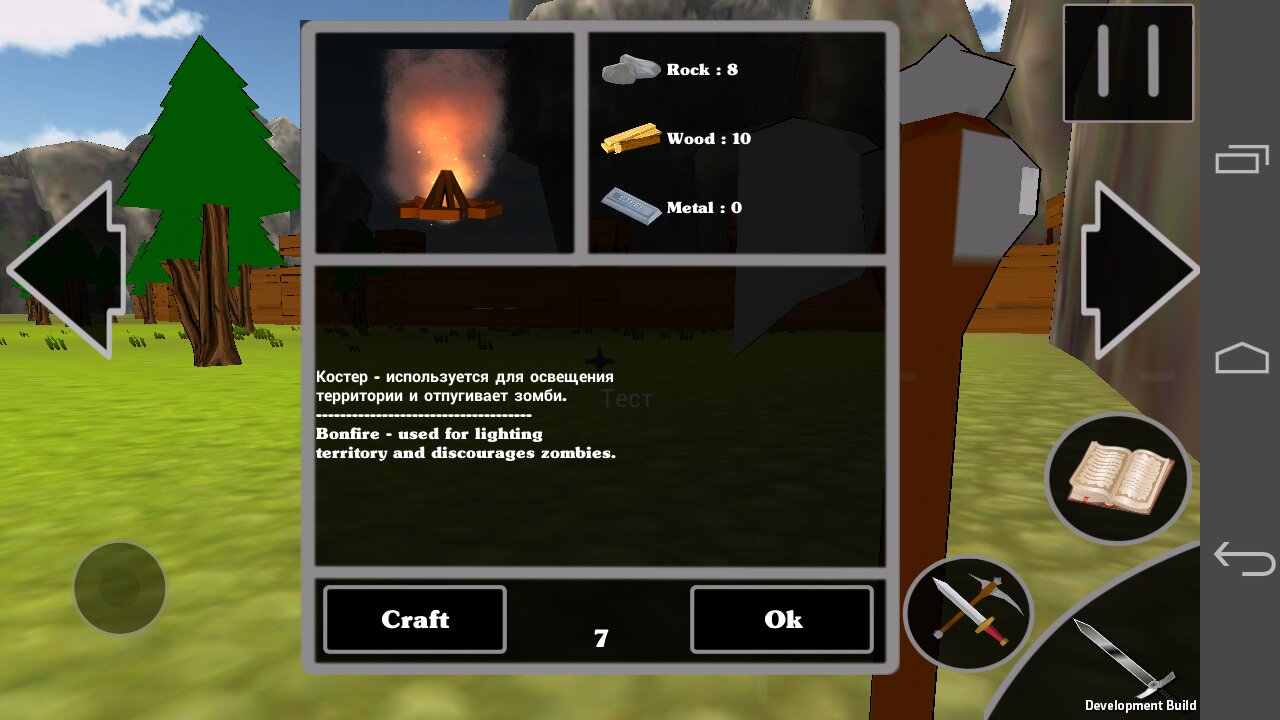
Task: Pause the game
Action: tap(1128, 63)
